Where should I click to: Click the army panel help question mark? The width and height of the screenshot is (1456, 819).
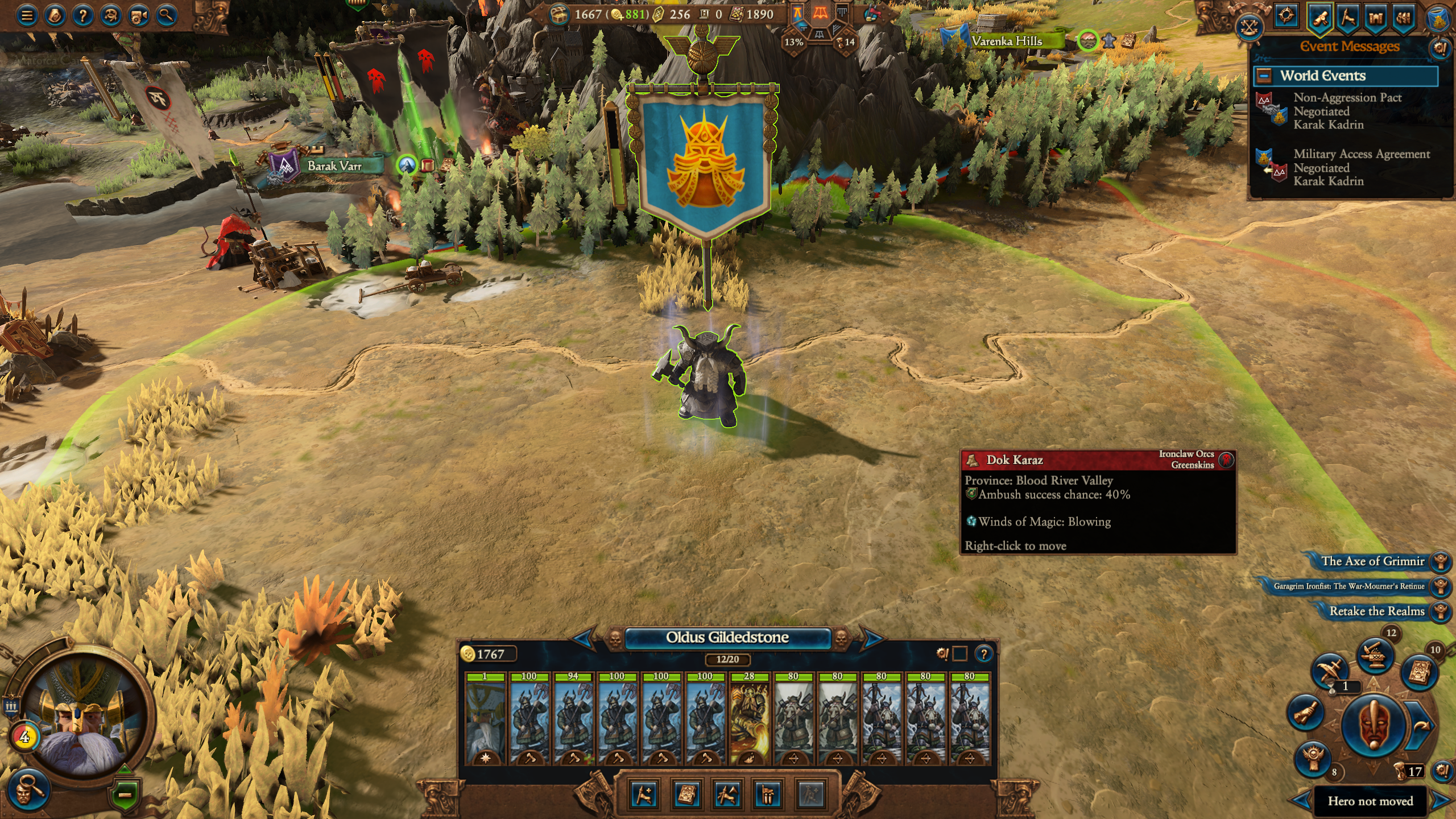tap(984, 654)
